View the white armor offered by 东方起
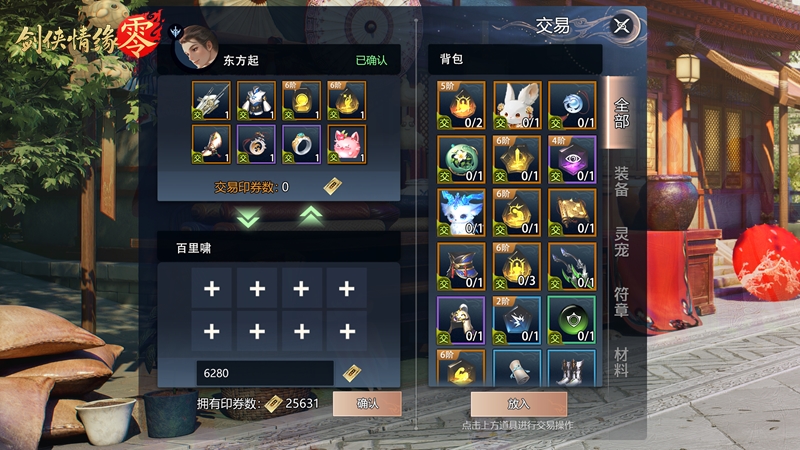The width and height of the screenshot is (800, 450). click(x=258, y=101)
